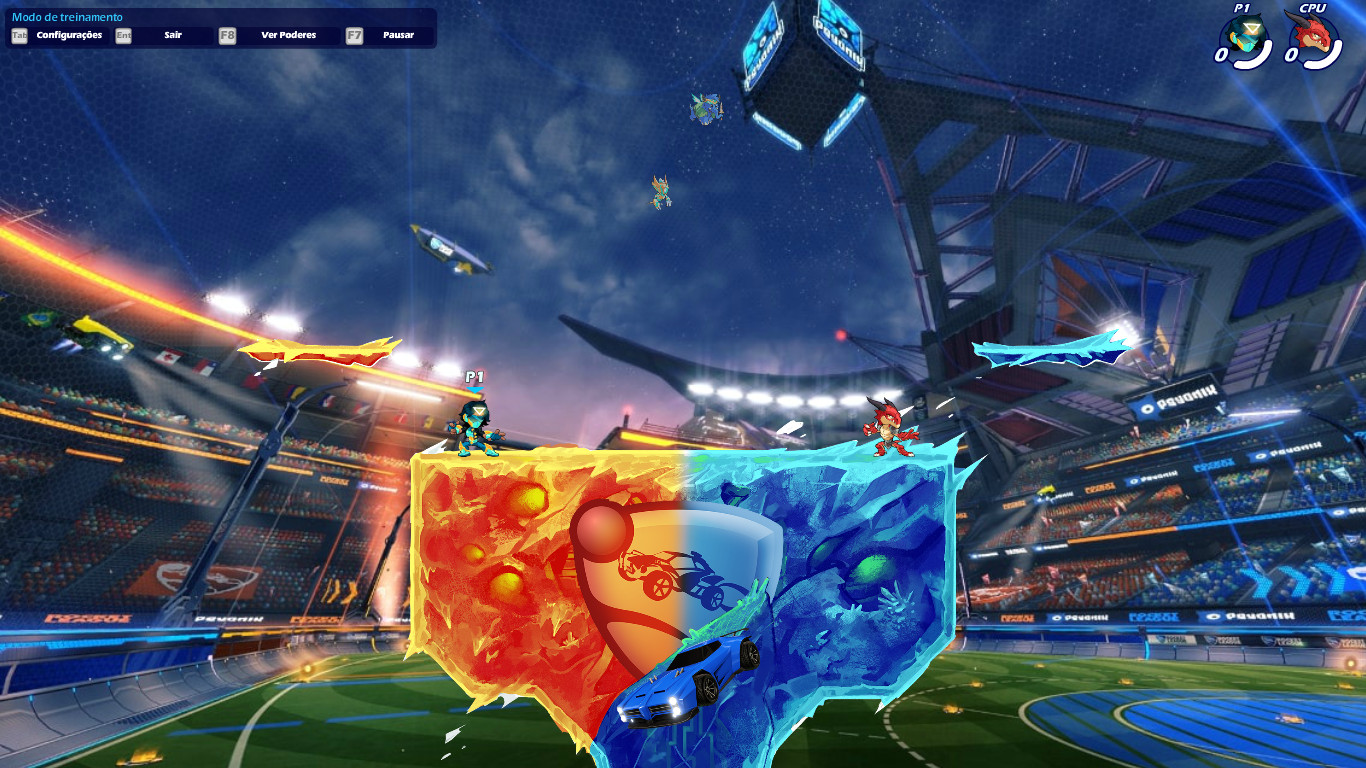Click the Ent key icon beside Sair
Image resolution: width=1366 pixels, height=768 pixels.
tap(124, 34)
